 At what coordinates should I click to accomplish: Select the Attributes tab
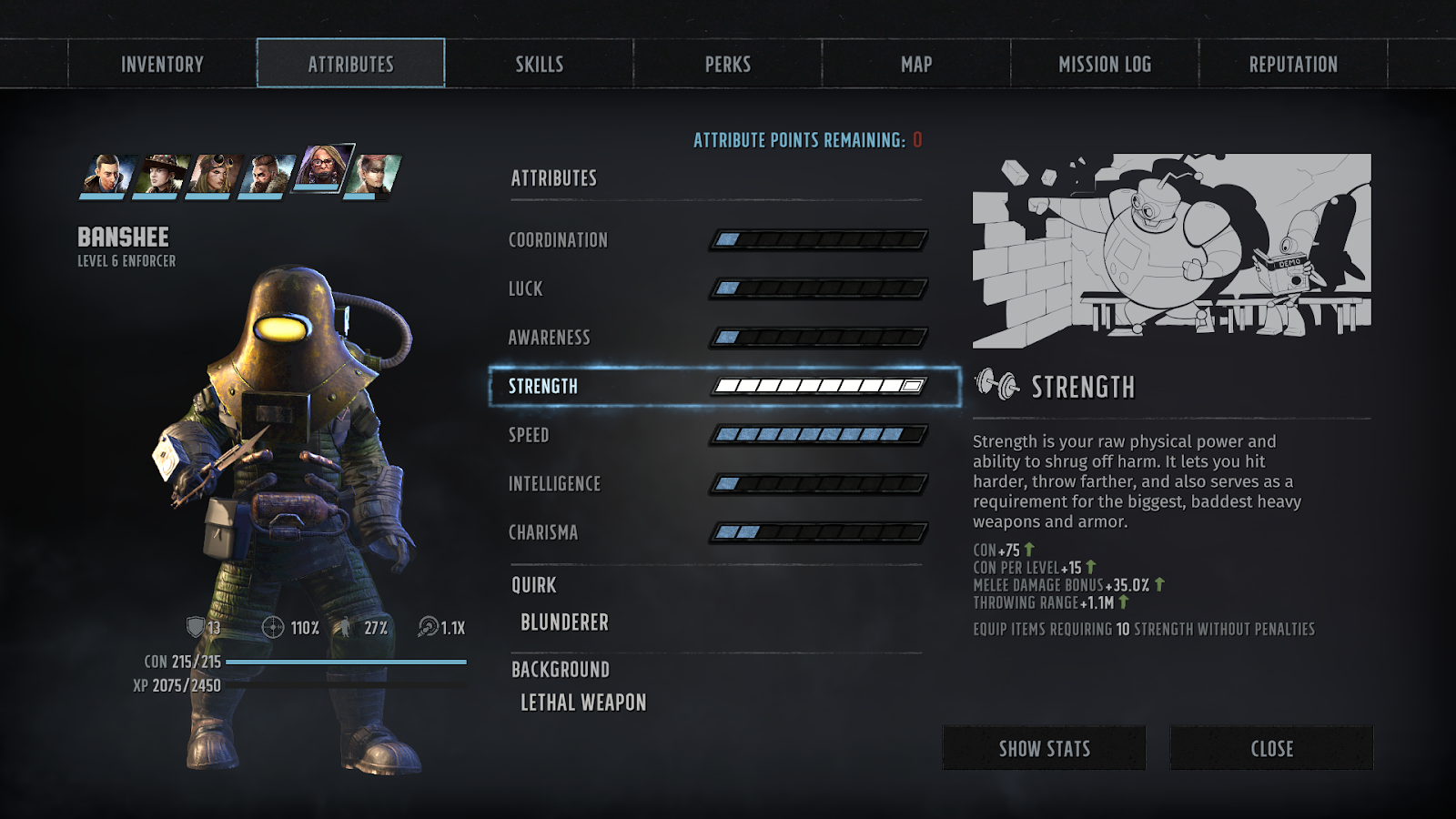[x=350, y=64]
